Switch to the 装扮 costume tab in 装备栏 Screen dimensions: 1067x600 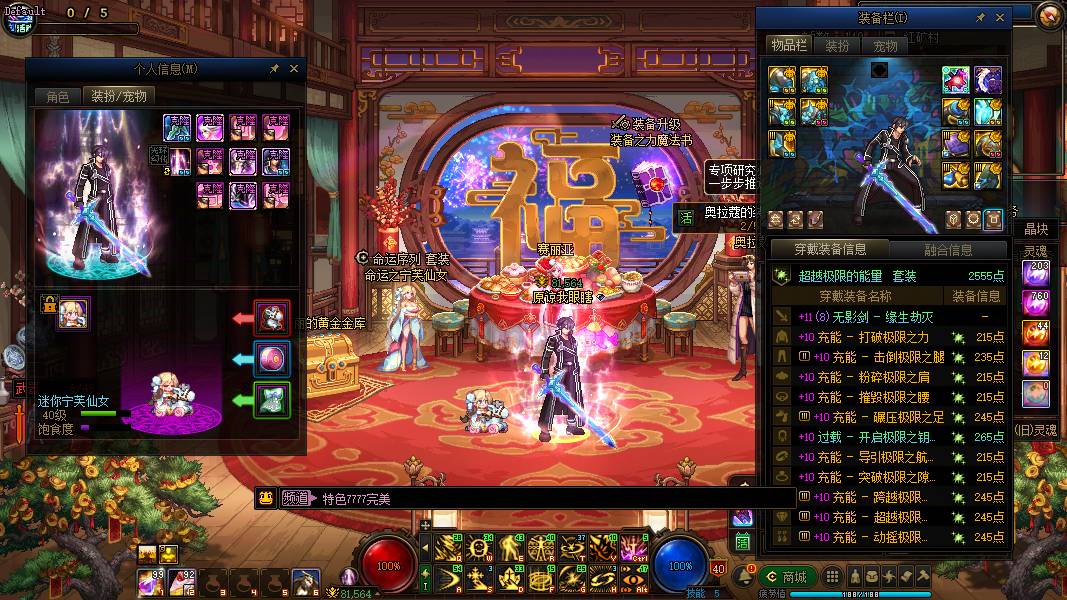tap(837, 46)
